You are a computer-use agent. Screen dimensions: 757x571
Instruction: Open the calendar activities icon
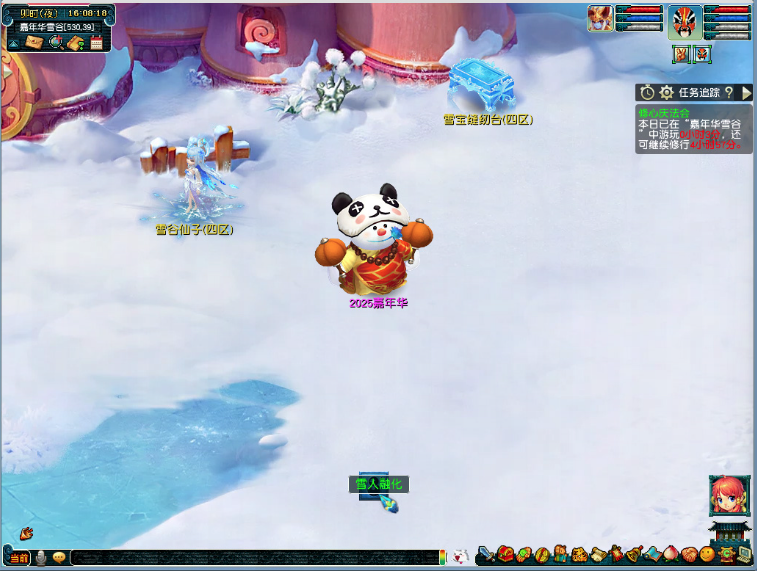(96, 43)
